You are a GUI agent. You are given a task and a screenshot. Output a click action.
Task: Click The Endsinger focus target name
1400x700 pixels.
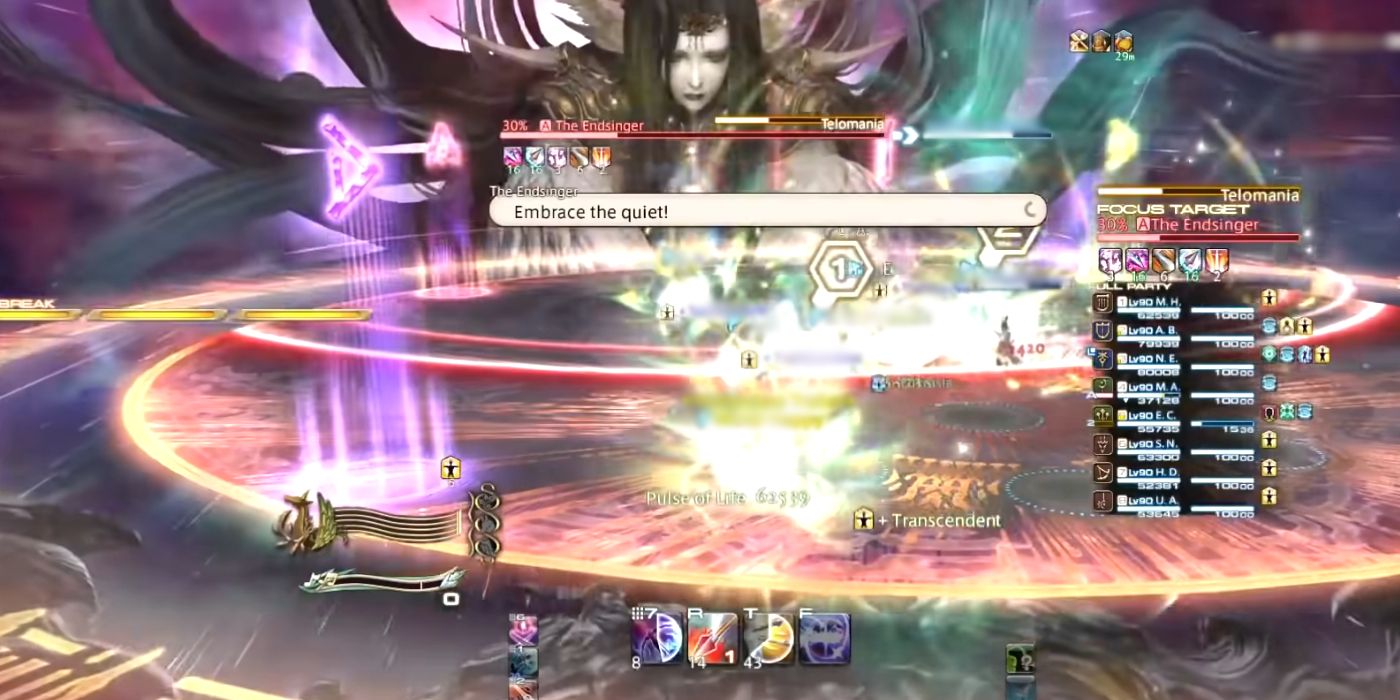[1205, 225]
